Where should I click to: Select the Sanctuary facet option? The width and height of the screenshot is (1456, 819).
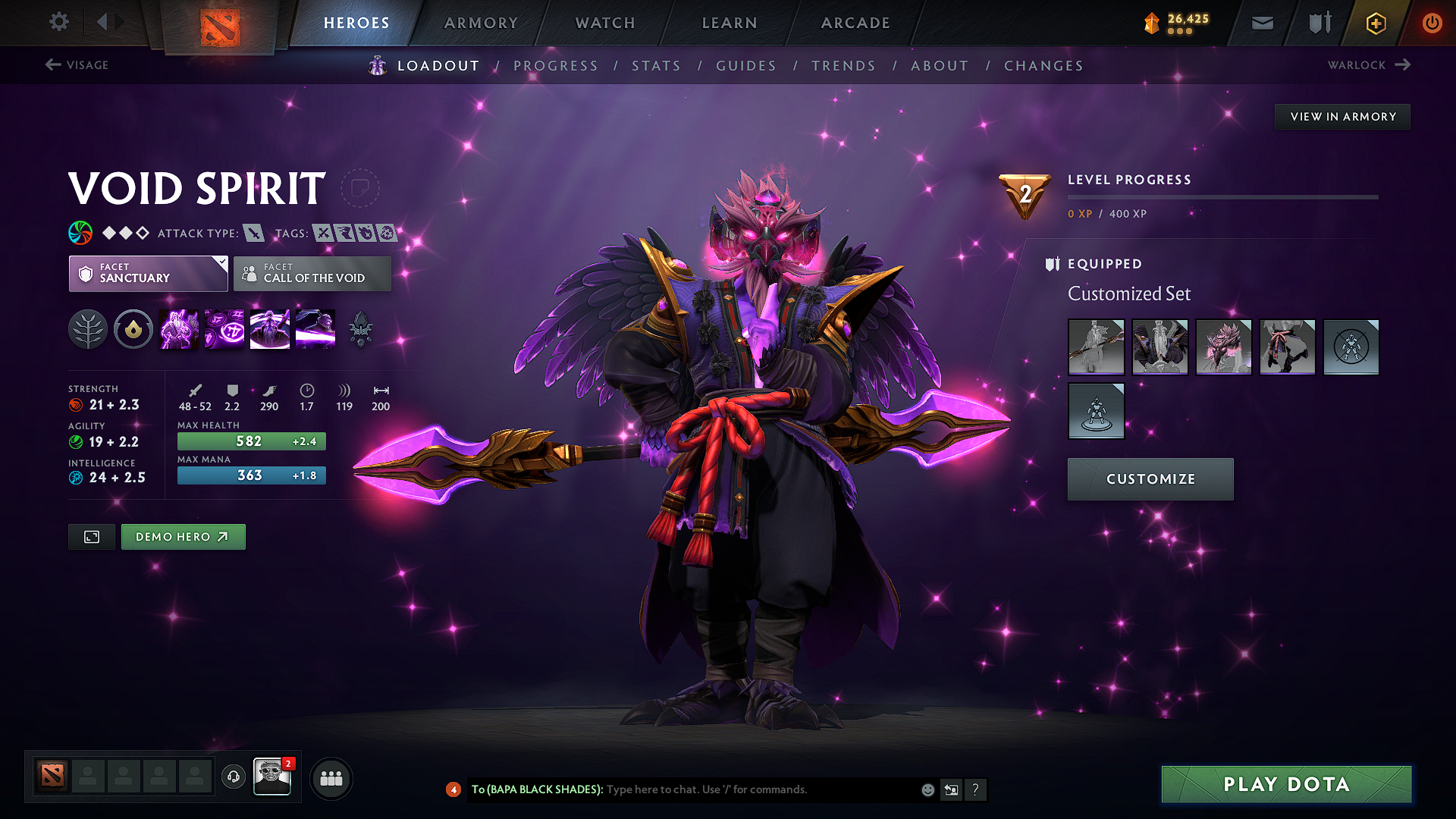tap(148, 274)
